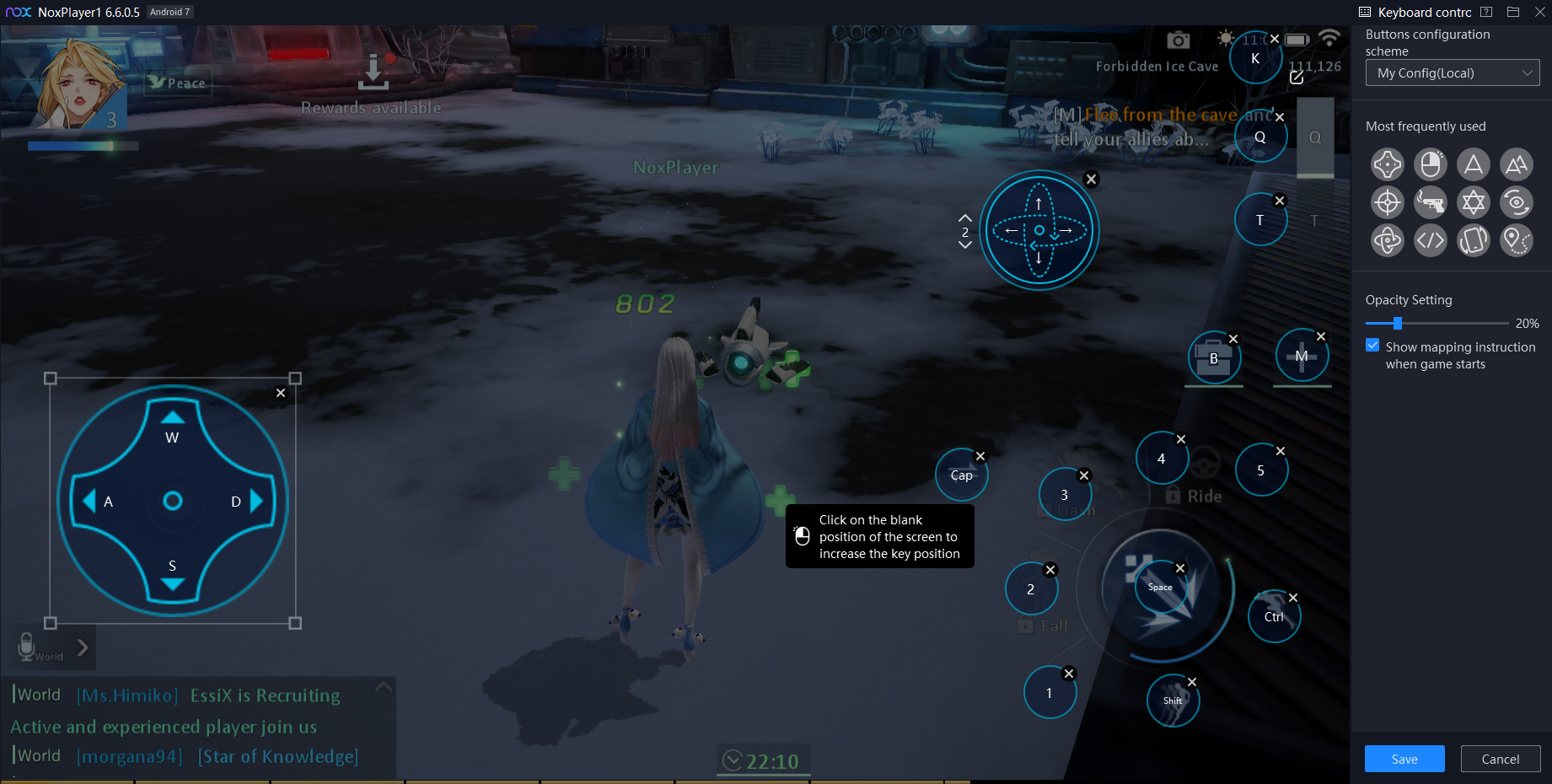Open the My Config(Local) scheme dropdown
1552x784 pixels.
tap(1452, 73)
